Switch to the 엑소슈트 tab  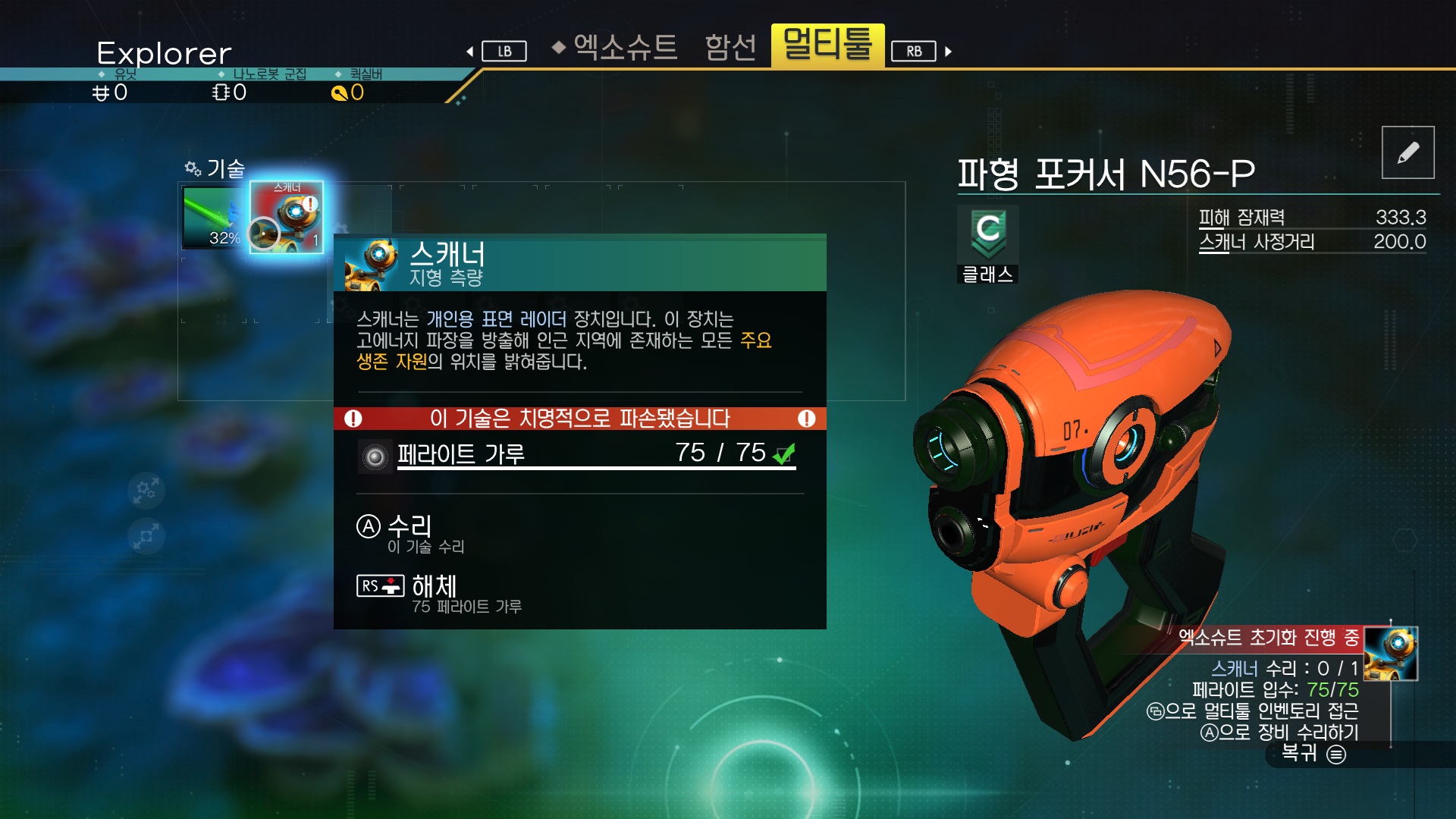coord(625,47)
